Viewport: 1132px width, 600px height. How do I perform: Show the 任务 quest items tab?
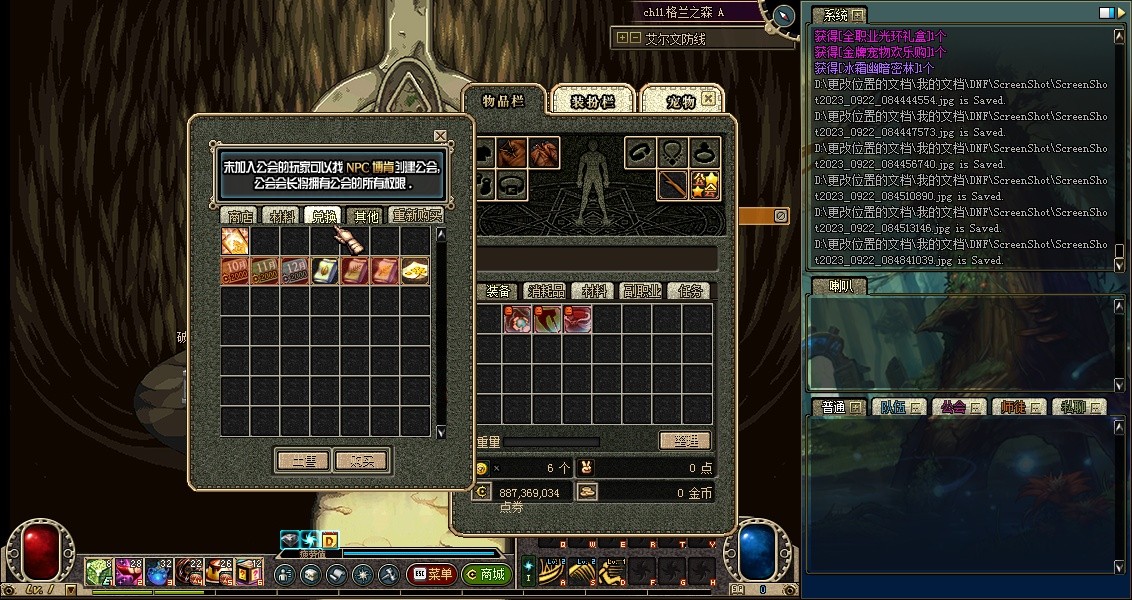click(691, 291)
